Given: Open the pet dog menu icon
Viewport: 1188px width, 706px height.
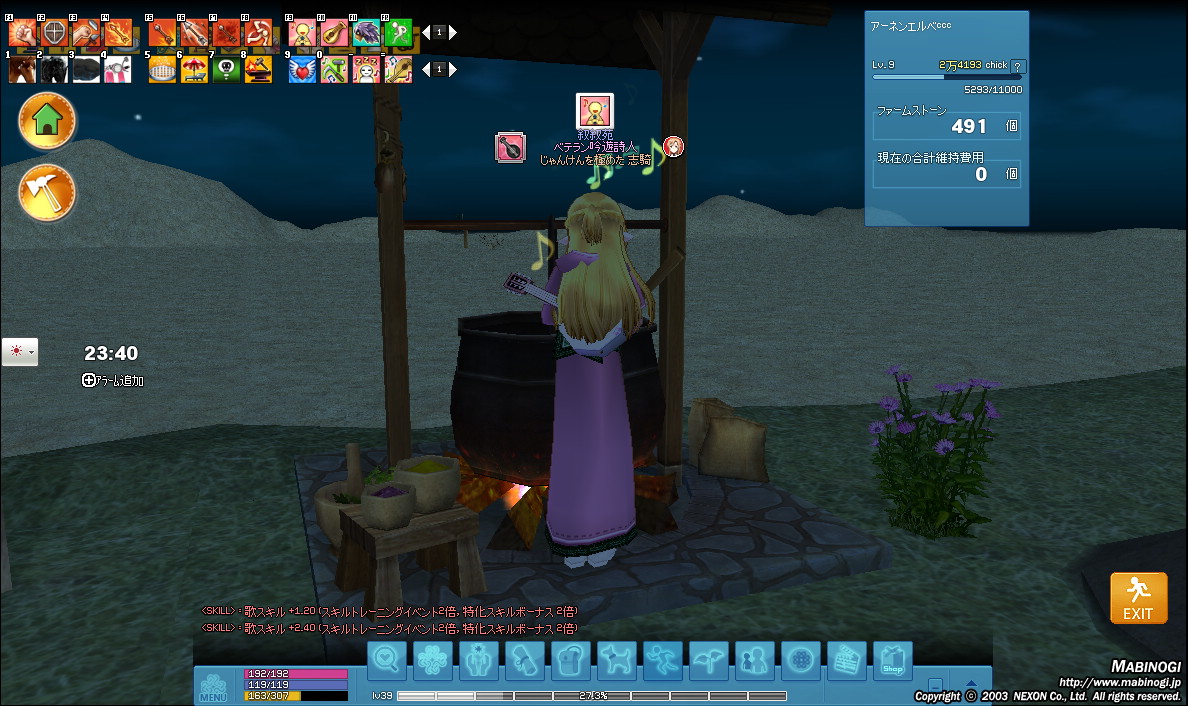Looking at the screenshot, I should point(616,661).
